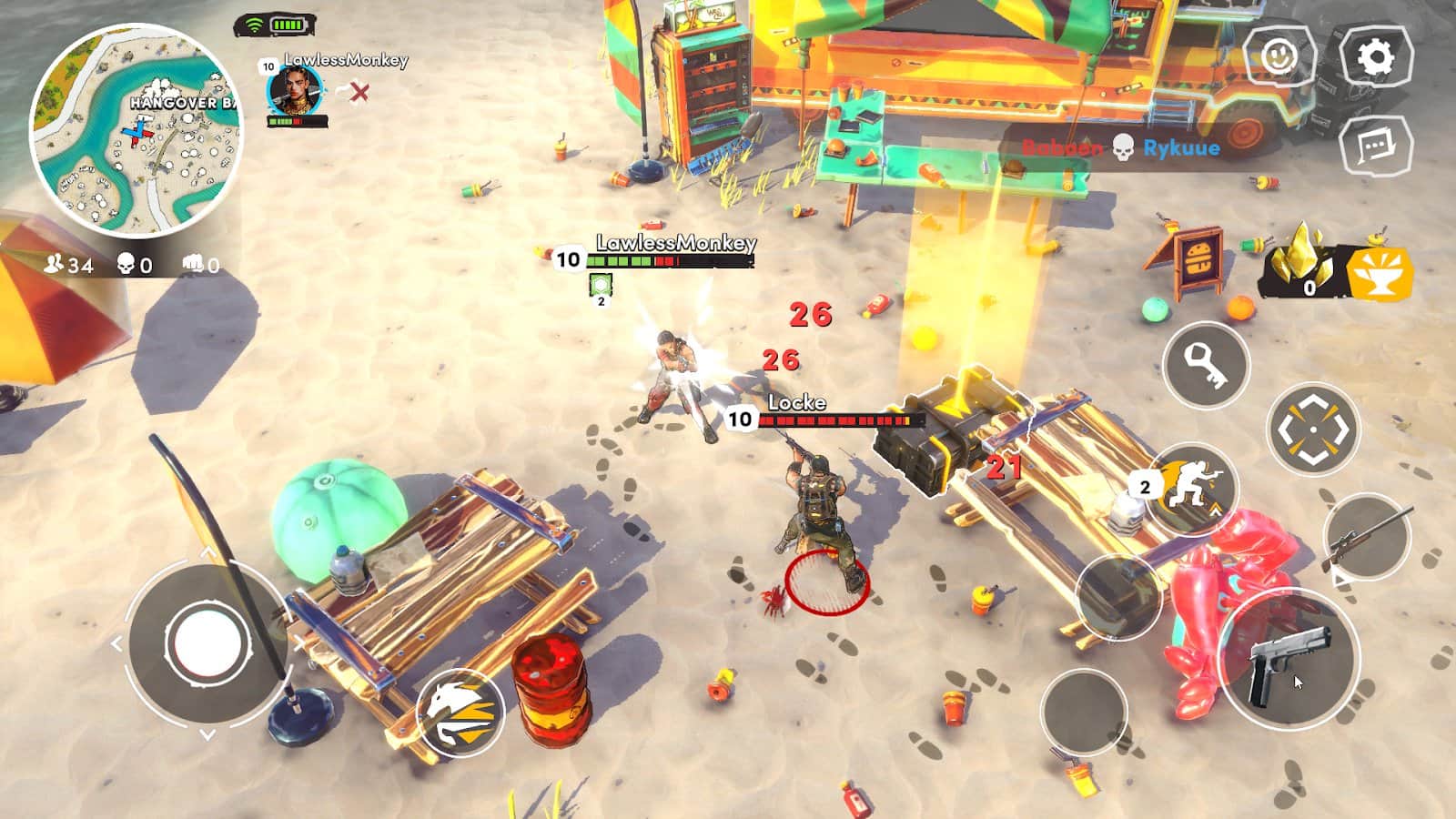The height and width of the screenshot is (819, 1456).
Task: Tap the kill feed entry Baboon eliminated Rykuue
Action: [1124, 146]
